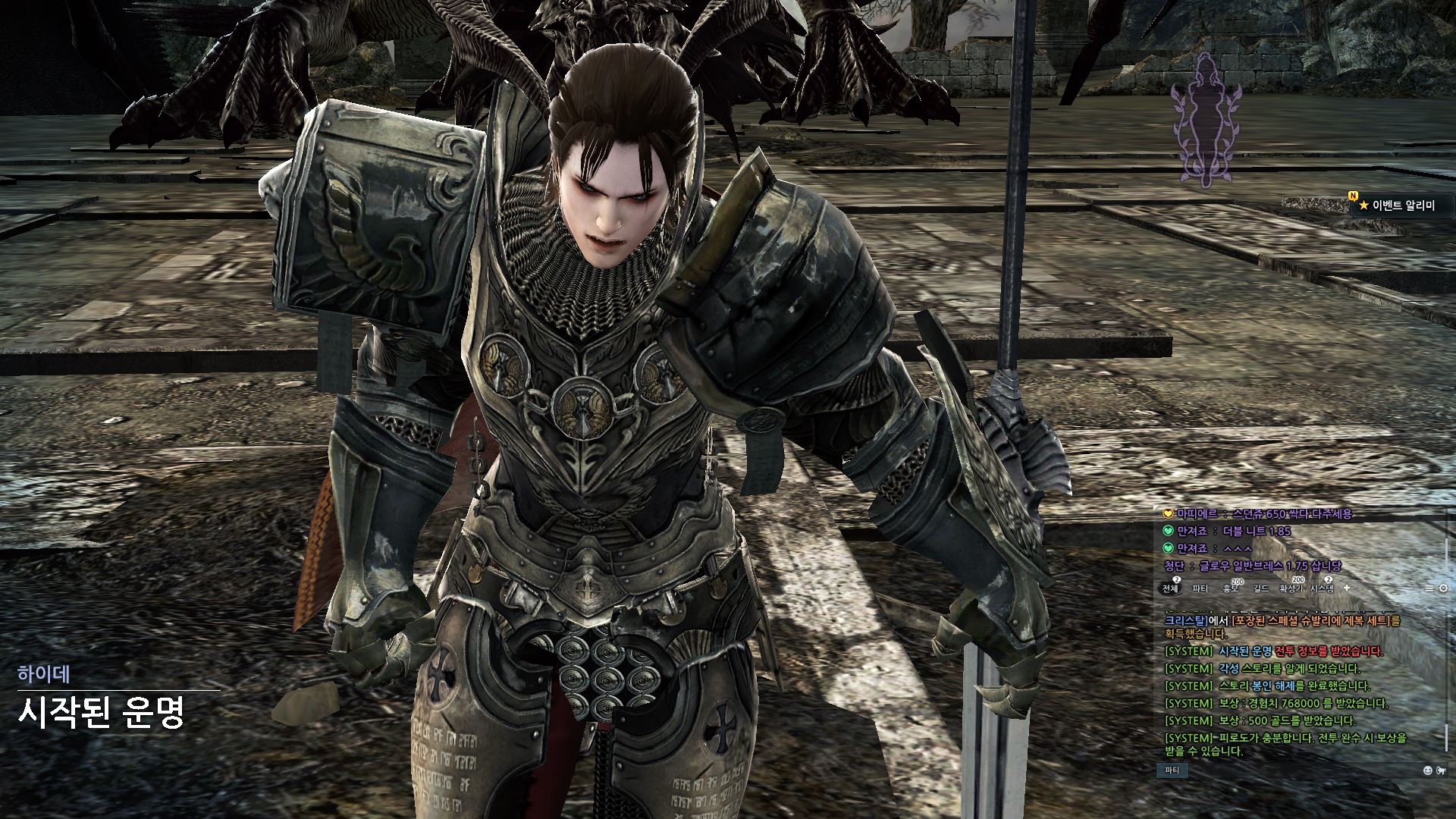This screenshot has height=819, width=1456.
Task: Show the 확성기 chat tab
Action: (x=1291, y=588)
